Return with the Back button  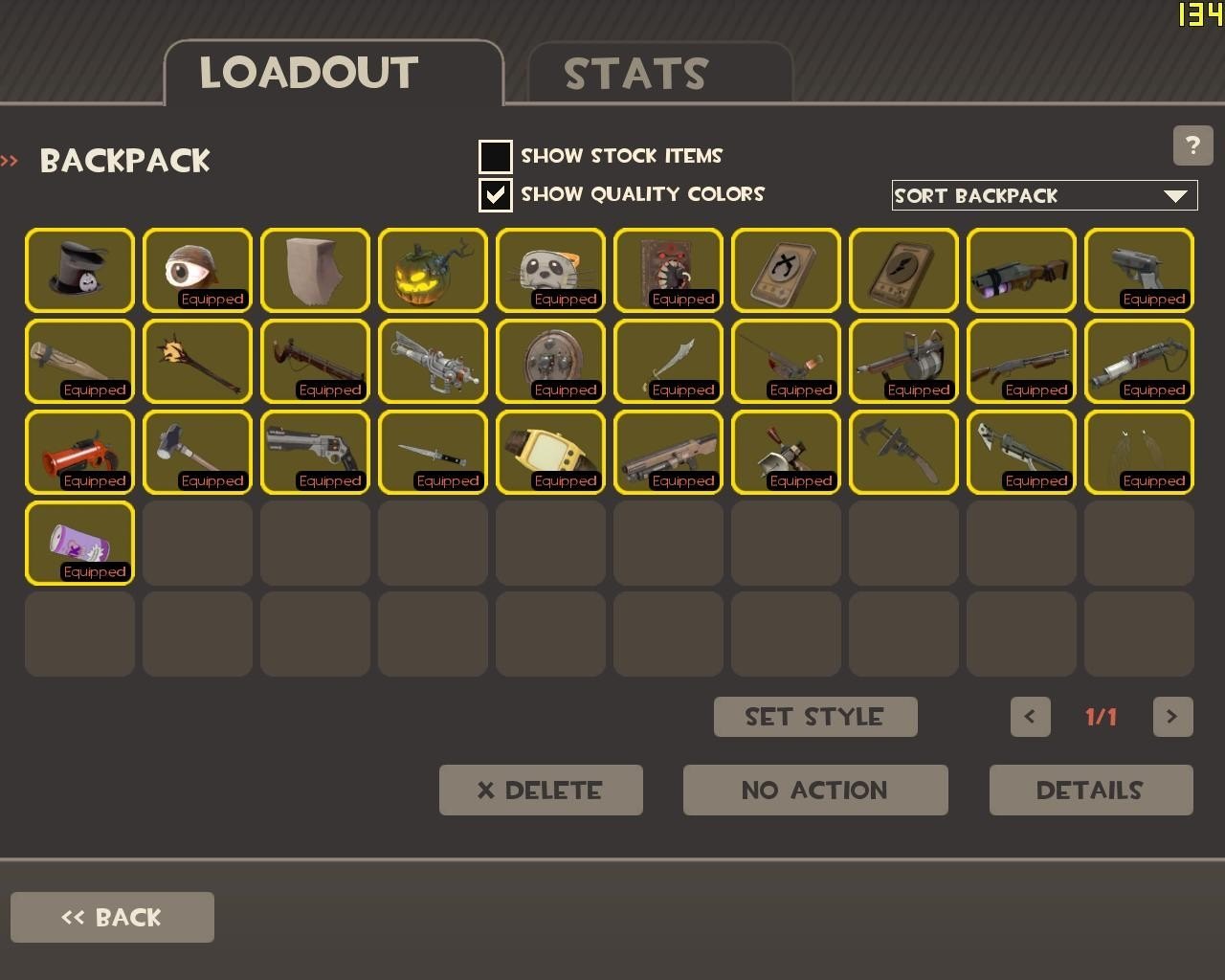pyautogui.click(x=112, y=918)
